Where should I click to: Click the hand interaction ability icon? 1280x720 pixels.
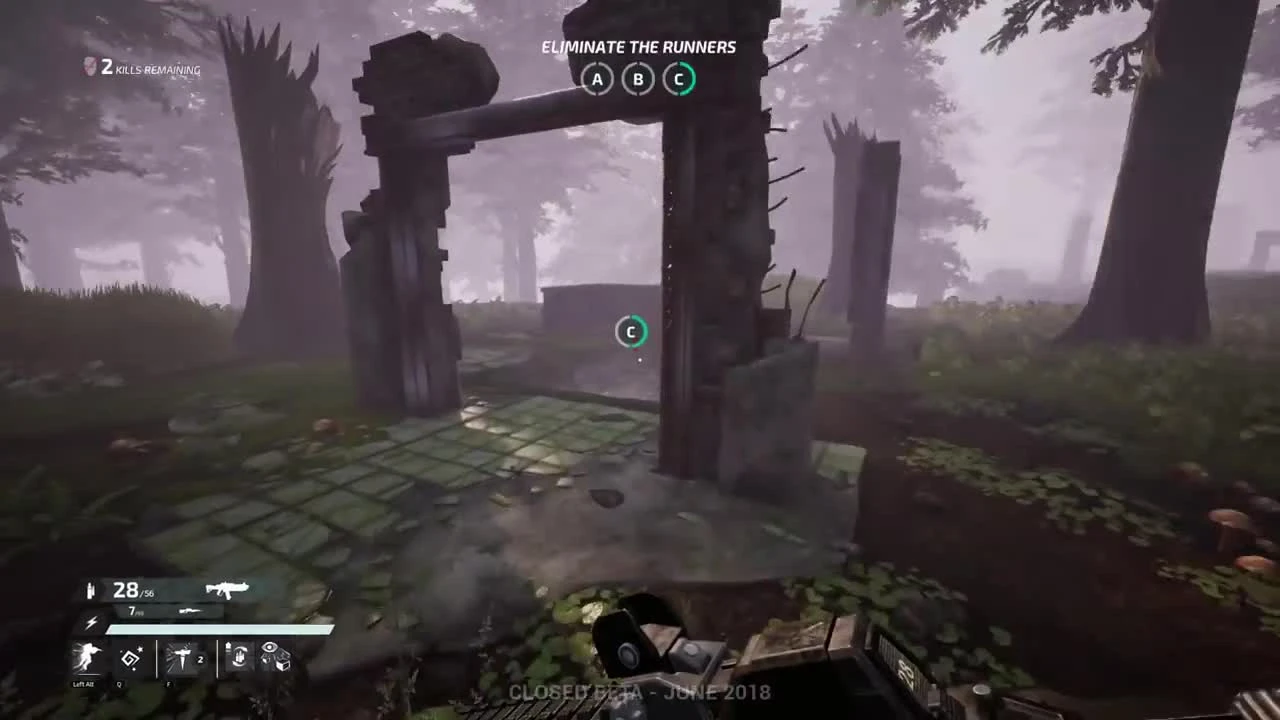[x=238, y=657]
